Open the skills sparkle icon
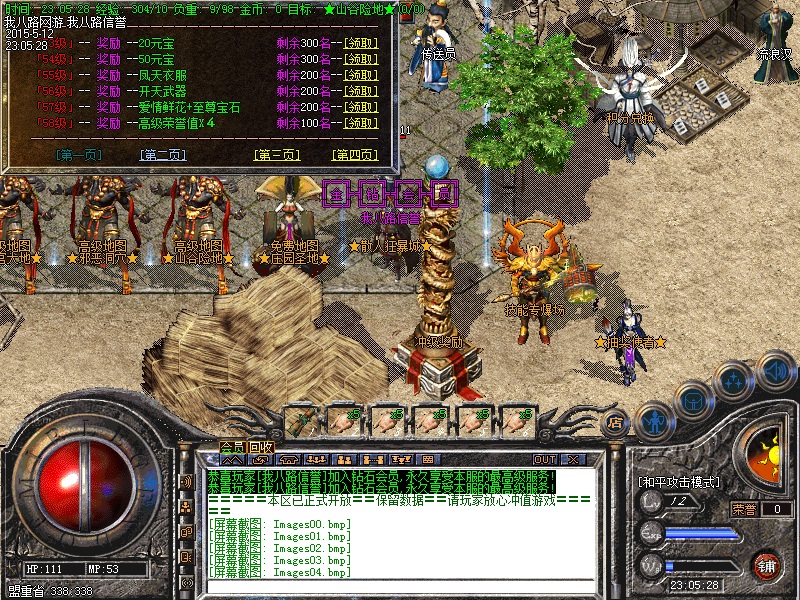Screen dimensions: 800x600 click(x=732, y=380)
